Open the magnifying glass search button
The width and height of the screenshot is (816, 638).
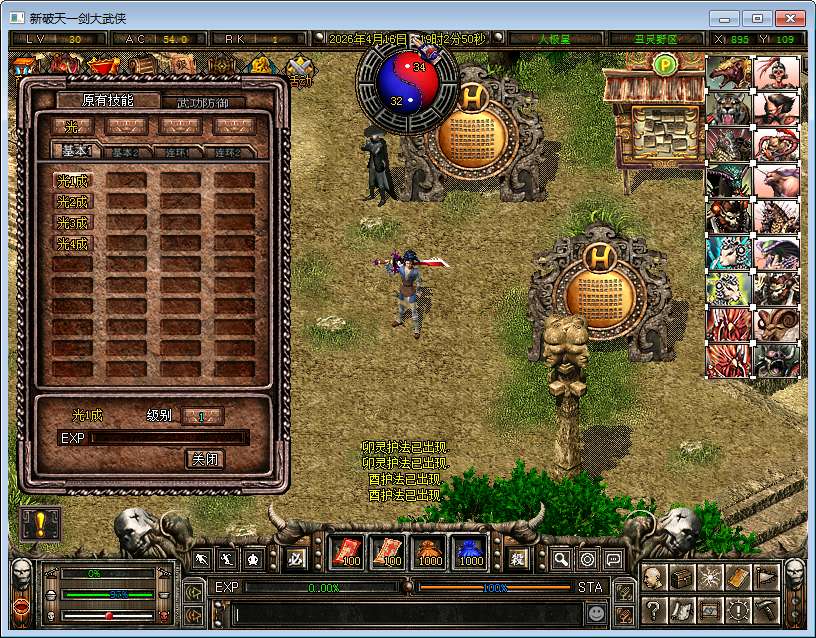[562, 559]
